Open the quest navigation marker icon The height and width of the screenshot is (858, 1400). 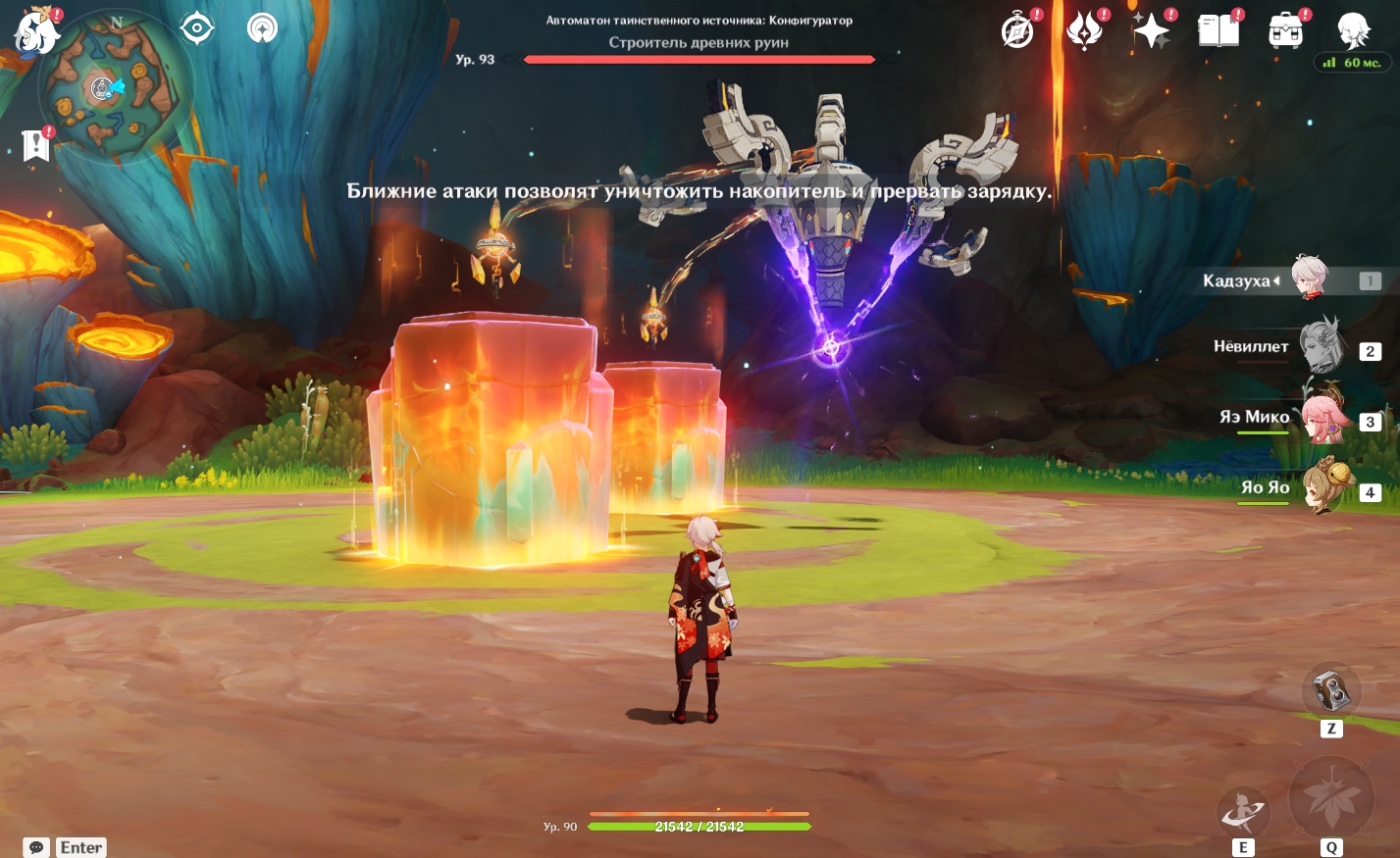tap(262, 28)
